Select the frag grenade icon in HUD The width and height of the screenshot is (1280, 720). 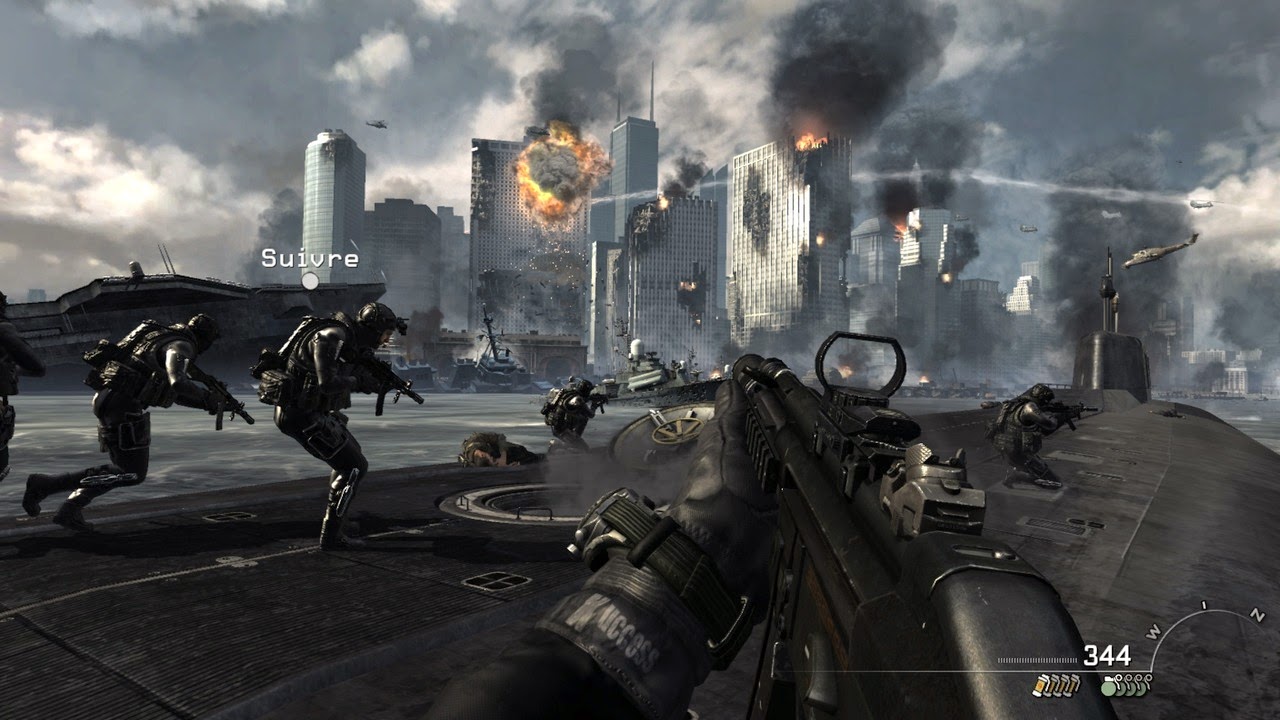pyautogui.click(x=1108, y=687)
